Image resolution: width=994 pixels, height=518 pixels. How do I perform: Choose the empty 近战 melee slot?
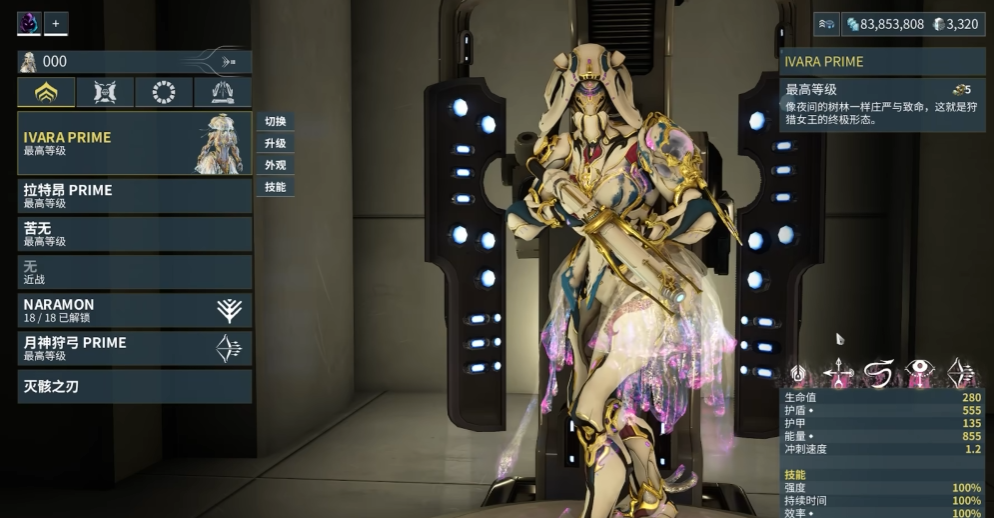point(134,272)
